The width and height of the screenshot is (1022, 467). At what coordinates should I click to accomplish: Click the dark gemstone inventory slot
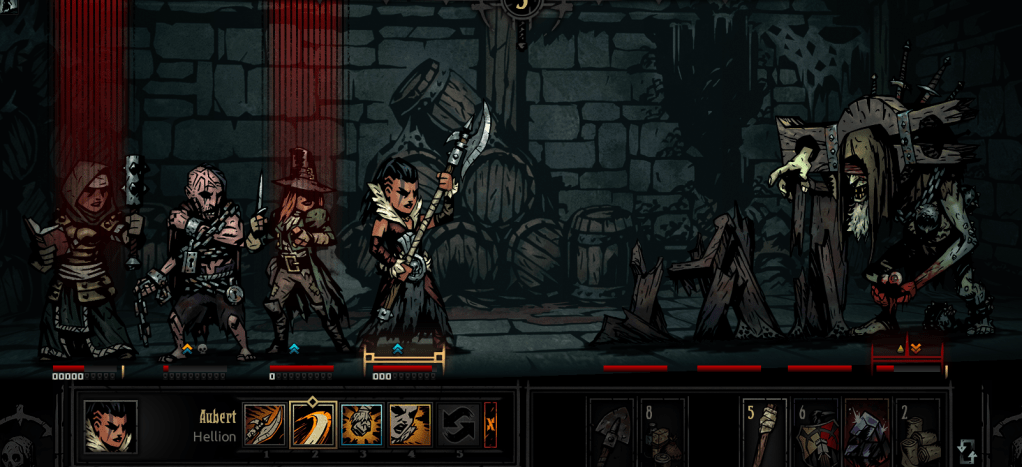pos(866,432)
